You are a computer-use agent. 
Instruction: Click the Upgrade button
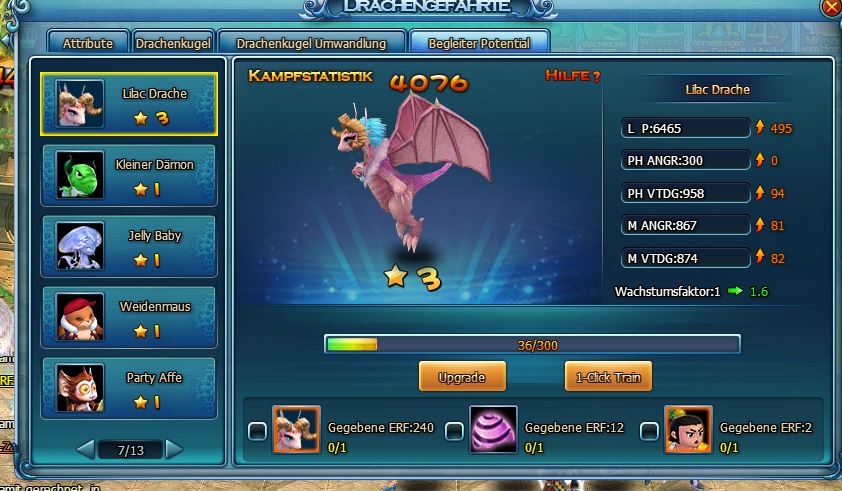point(462,378)
